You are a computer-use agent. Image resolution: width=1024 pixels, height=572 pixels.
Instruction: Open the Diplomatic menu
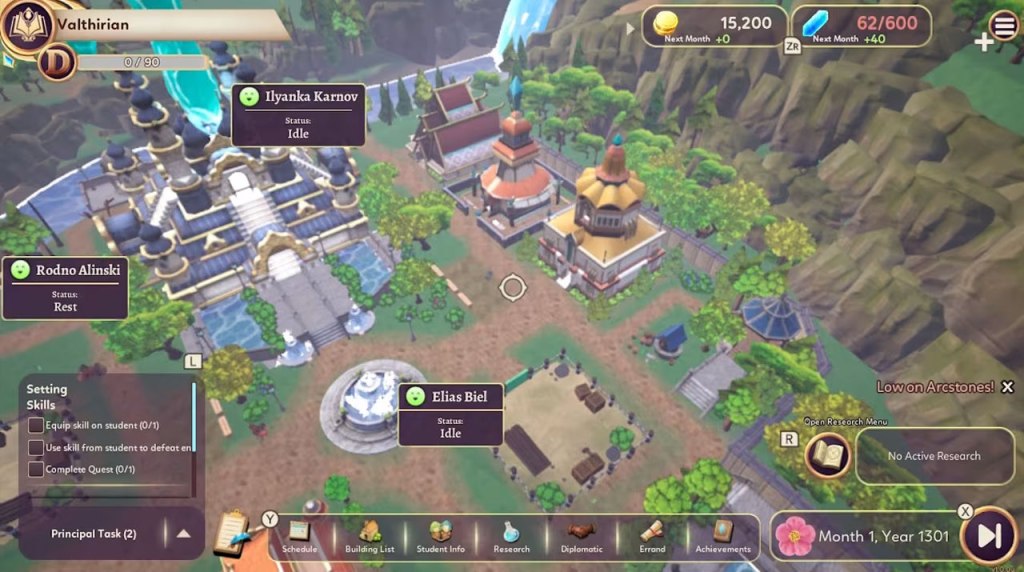pos(582,536)
